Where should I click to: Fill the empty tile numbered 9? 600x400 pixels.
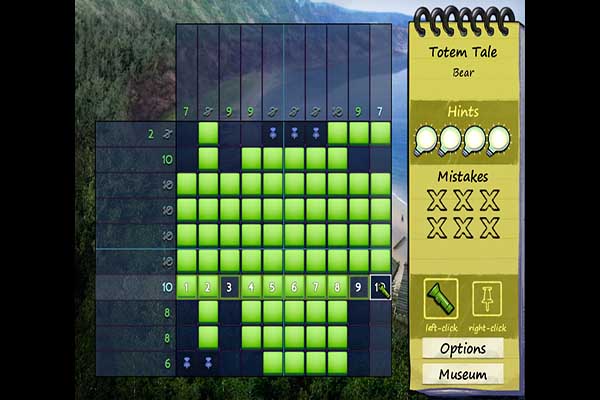coord(359,288)
